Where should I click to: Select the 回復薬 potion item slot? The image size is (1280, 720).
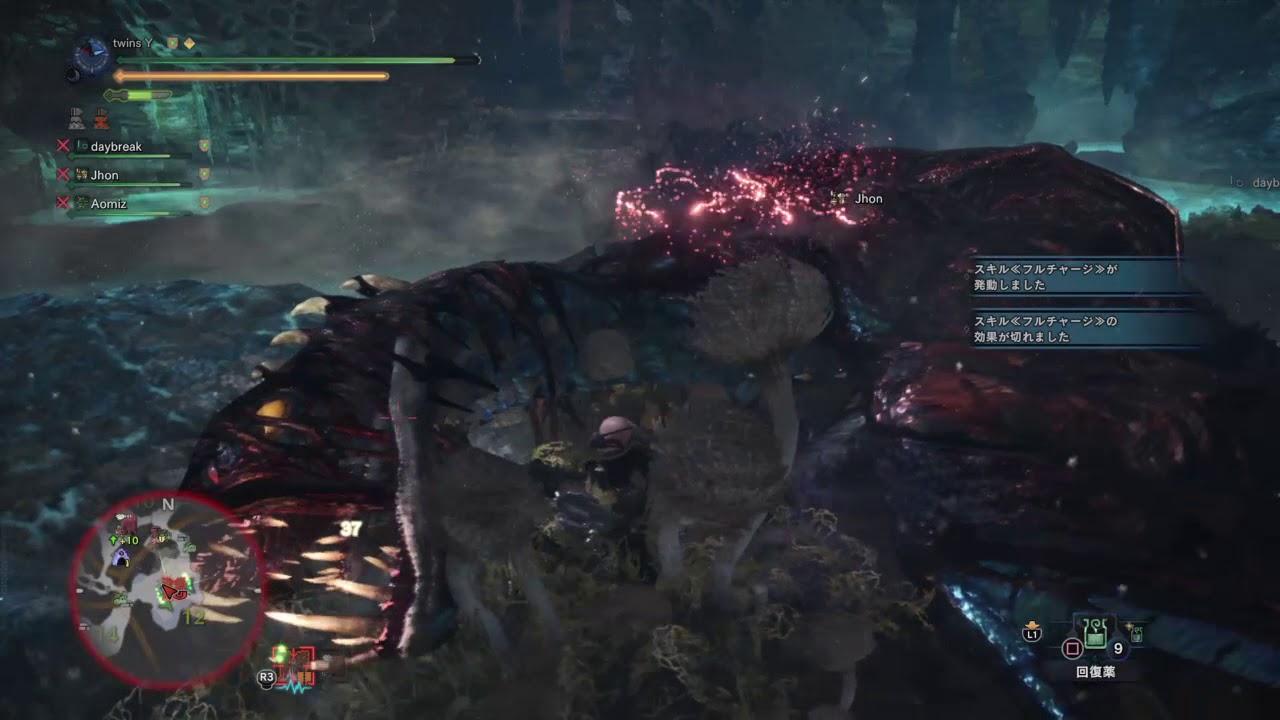pyautogui.click(x=1096, y=633)
